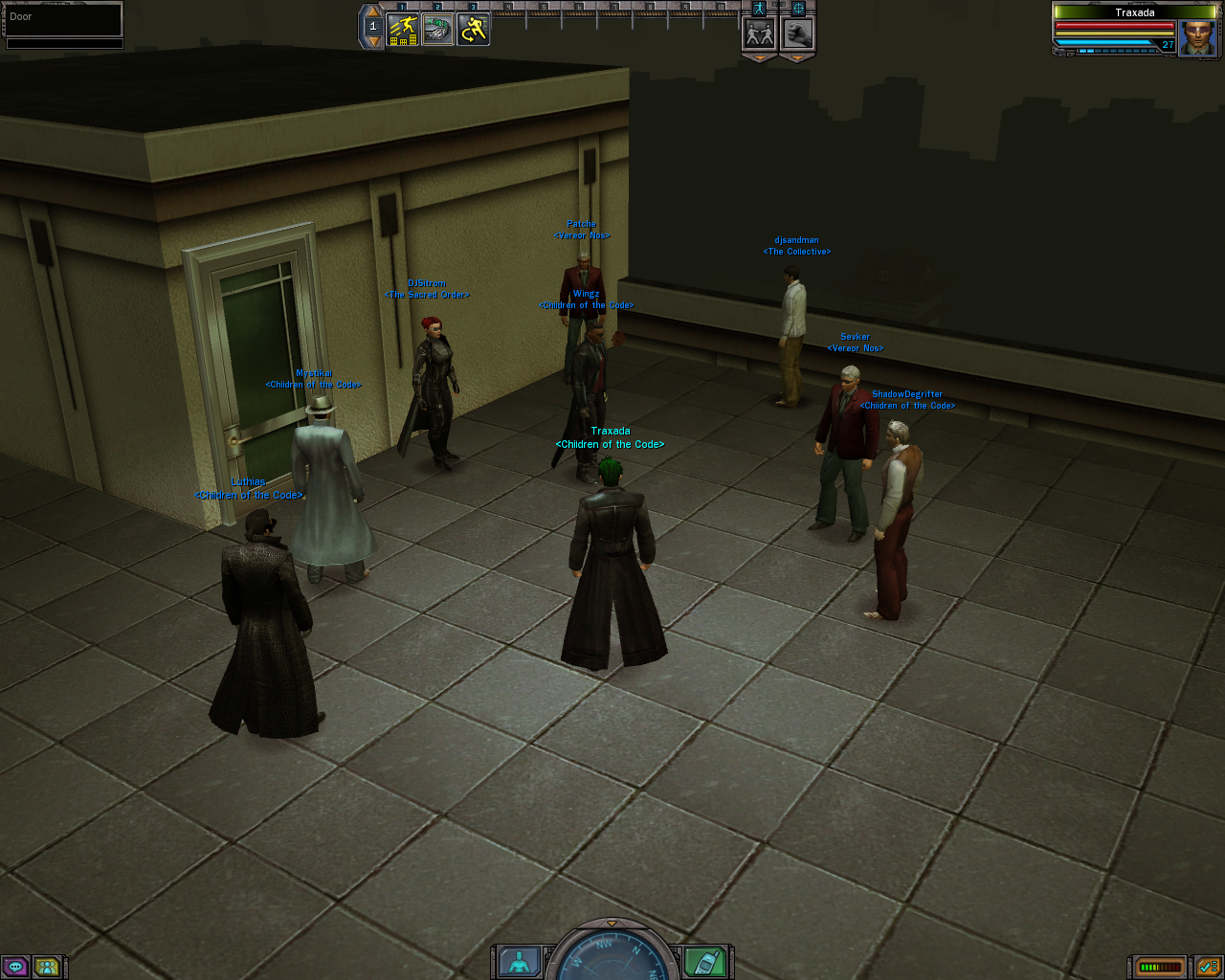
Task: Toggle the cyan crosshair targeting button
Action: click(798, 9)
